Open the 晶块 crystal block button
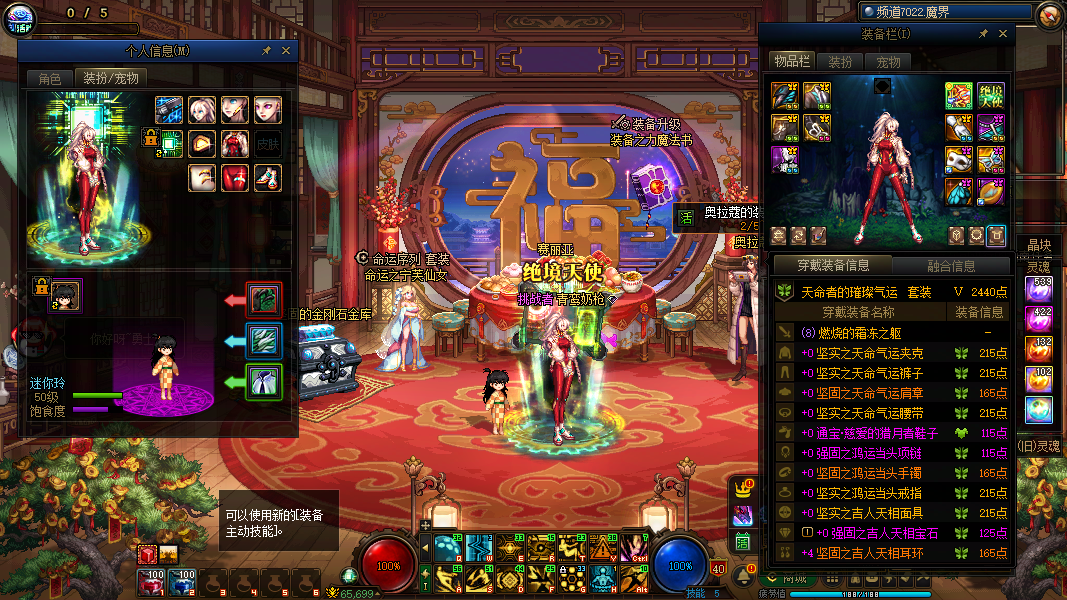This screenshot has height=600, width=1067. [1040, 245]
